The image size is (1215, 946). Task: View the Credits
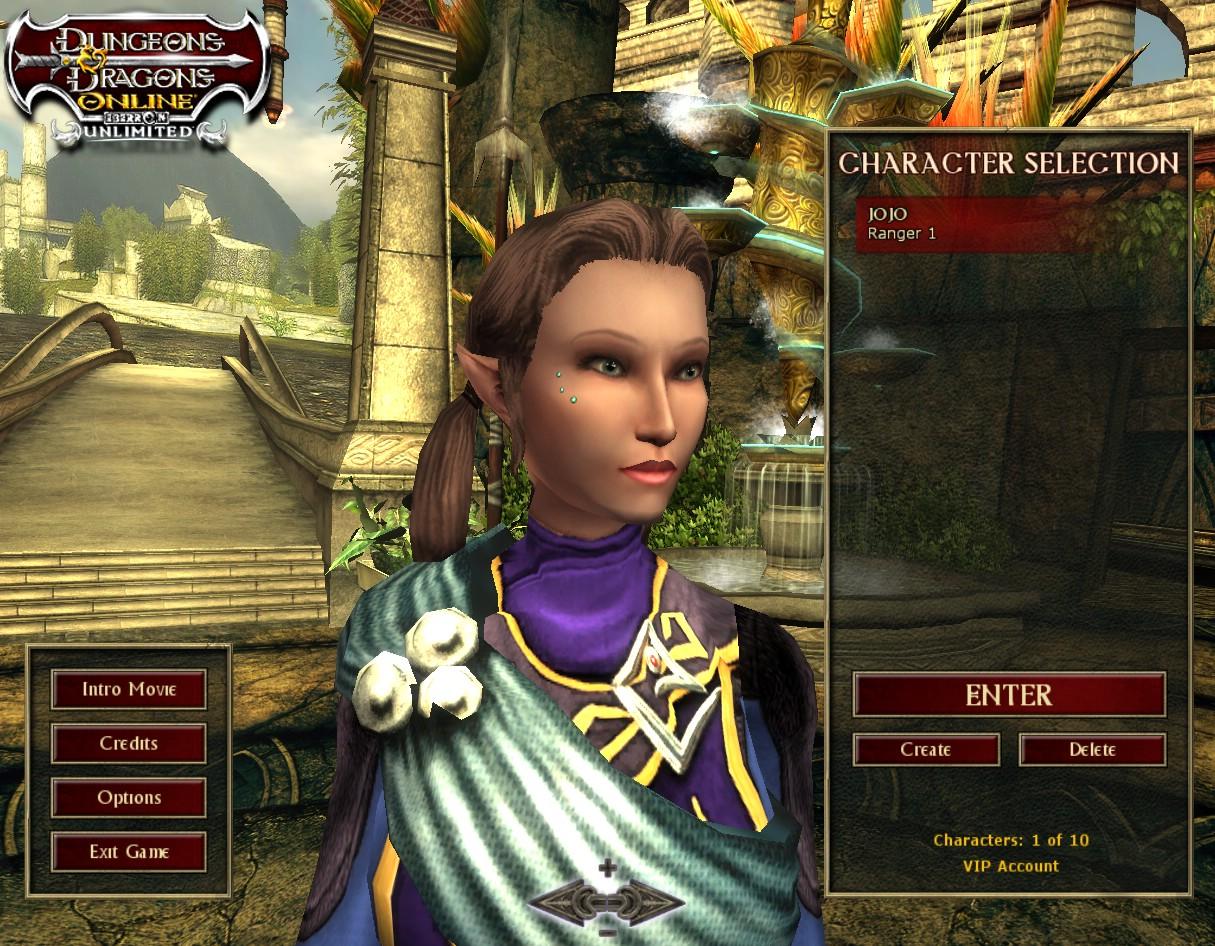[129, 744]
